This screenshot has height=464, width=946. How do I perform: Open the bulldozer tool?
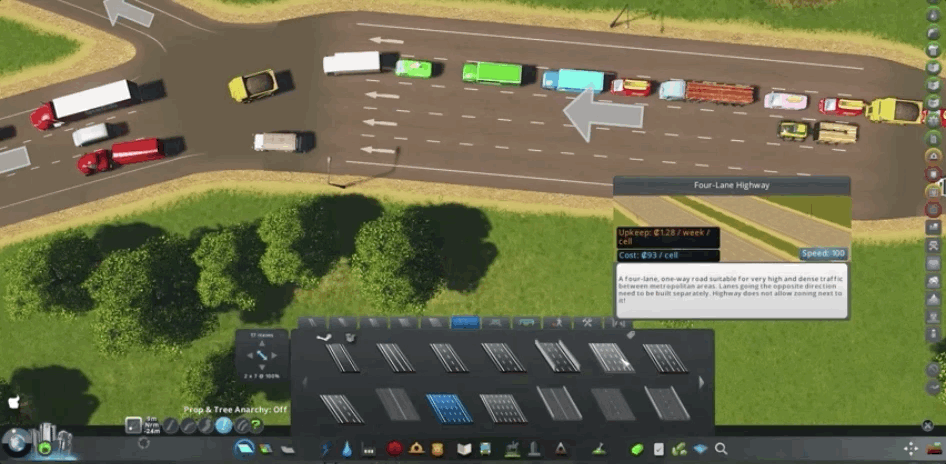(599, 449)
